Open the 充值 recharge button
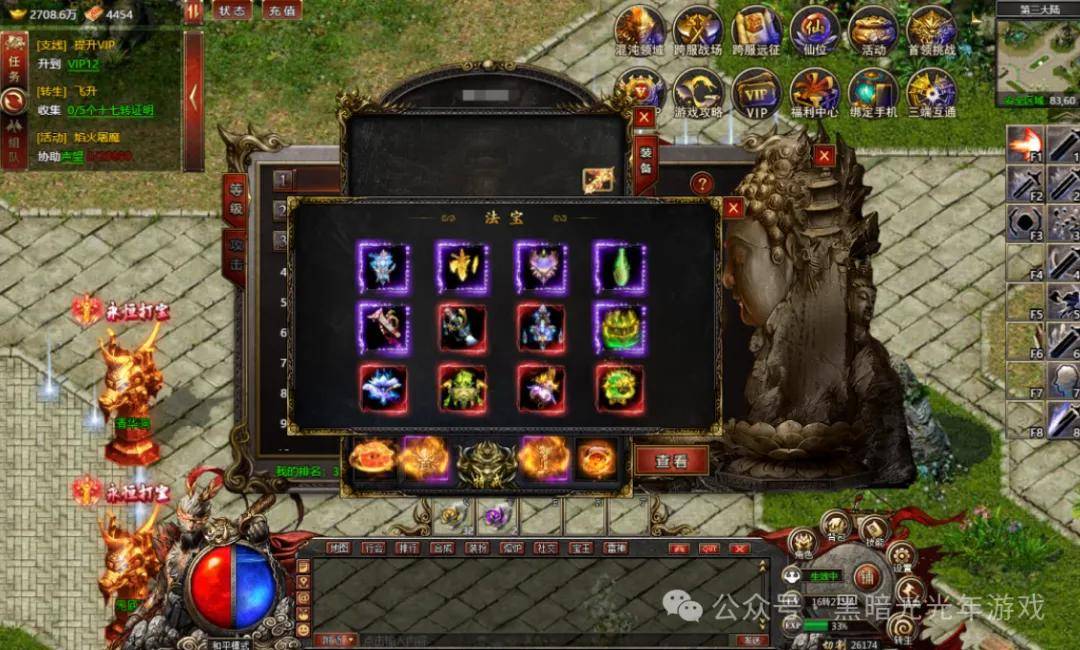 [x=283, y=11]
